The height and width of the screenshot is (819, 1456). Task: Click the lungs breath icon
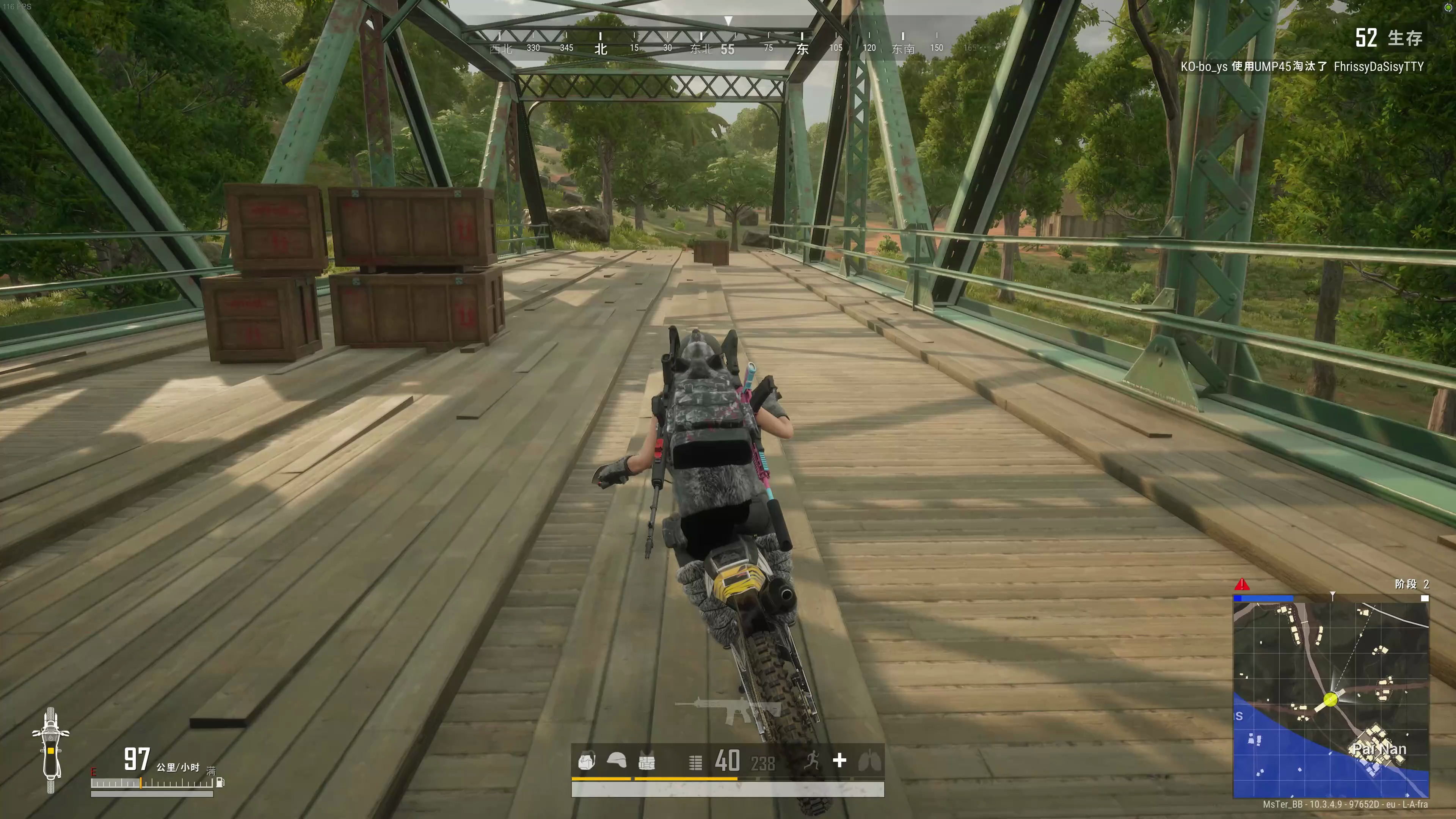tap(869, 761)
